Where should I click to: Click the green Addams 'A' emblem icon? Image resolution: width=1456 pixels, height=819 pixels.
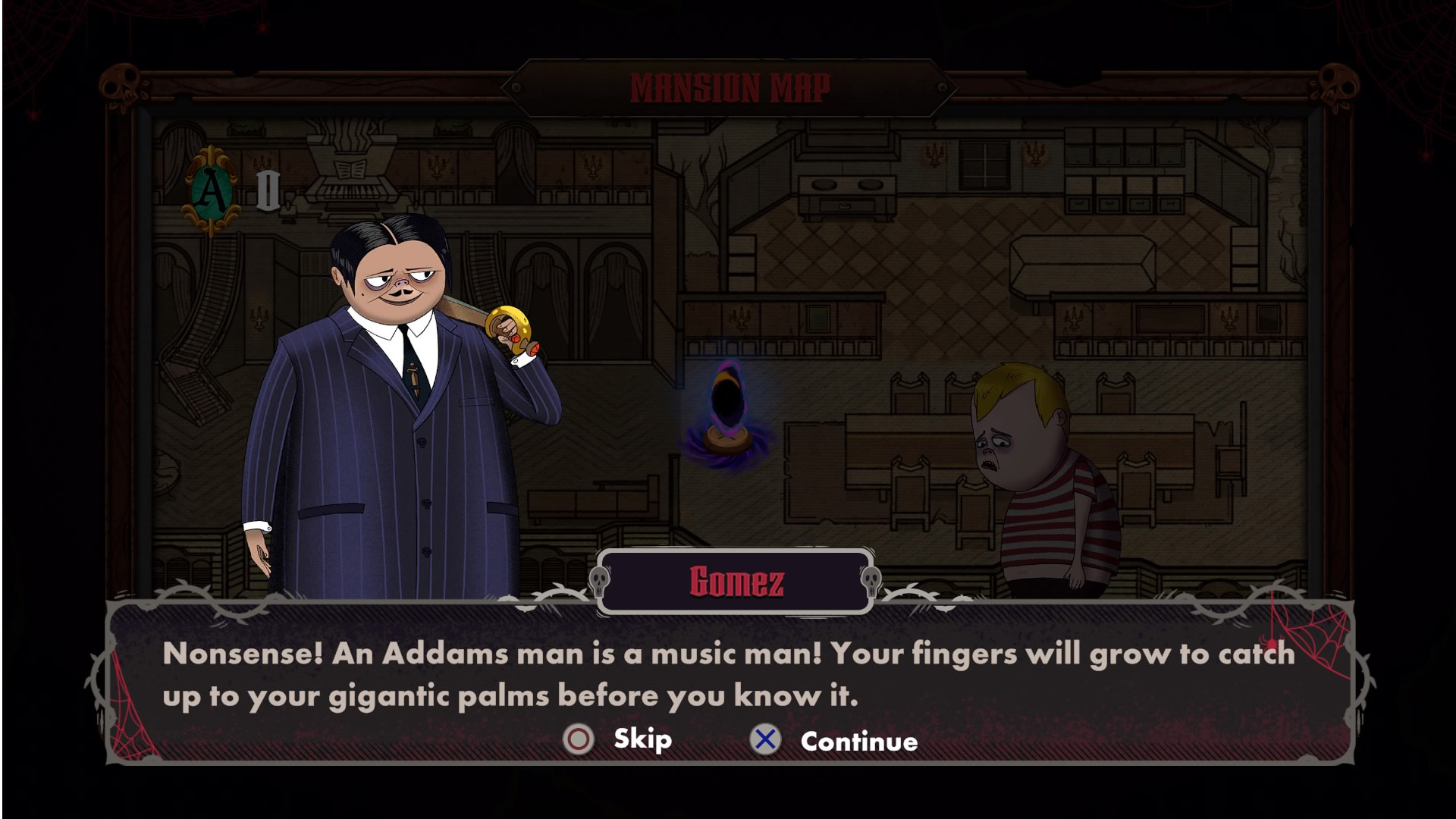[x=211, y=191]
